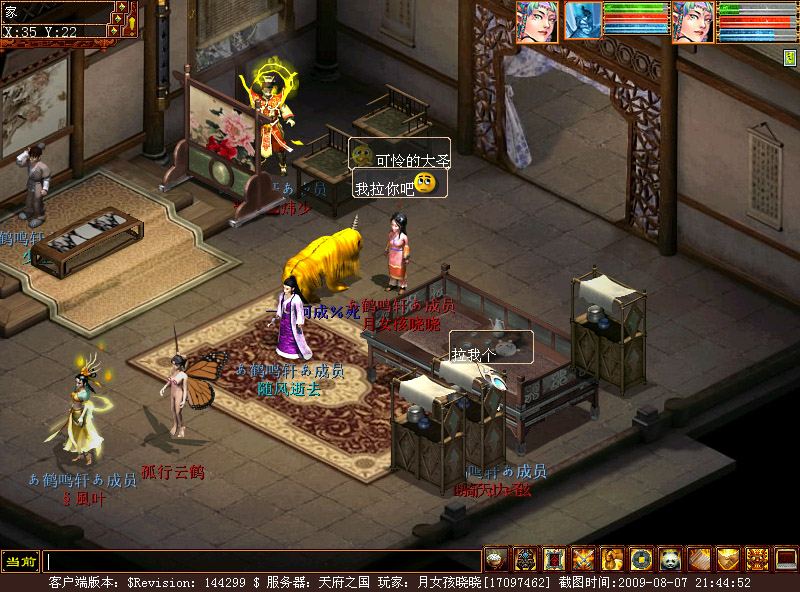Image resolution: width=800 pixels, height=592 pixels.
Task: Select the blue monster pet portrait
Action: coord(583,21)
